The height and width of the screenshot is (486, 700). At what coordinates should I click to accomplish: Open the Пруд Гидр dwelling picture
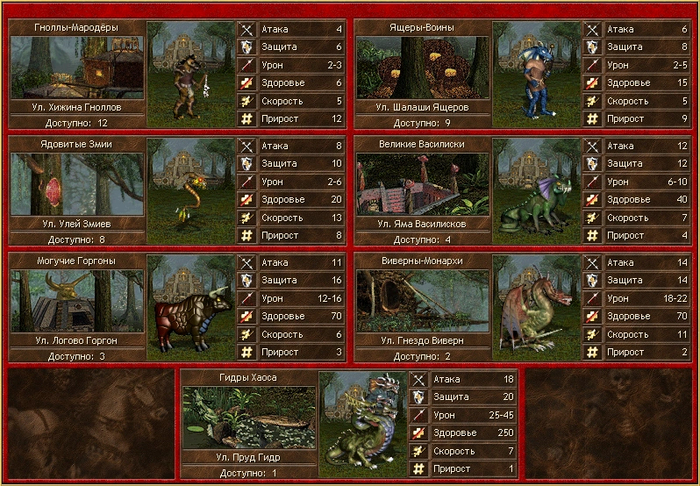pyautogui.click(x=249, y=417)
